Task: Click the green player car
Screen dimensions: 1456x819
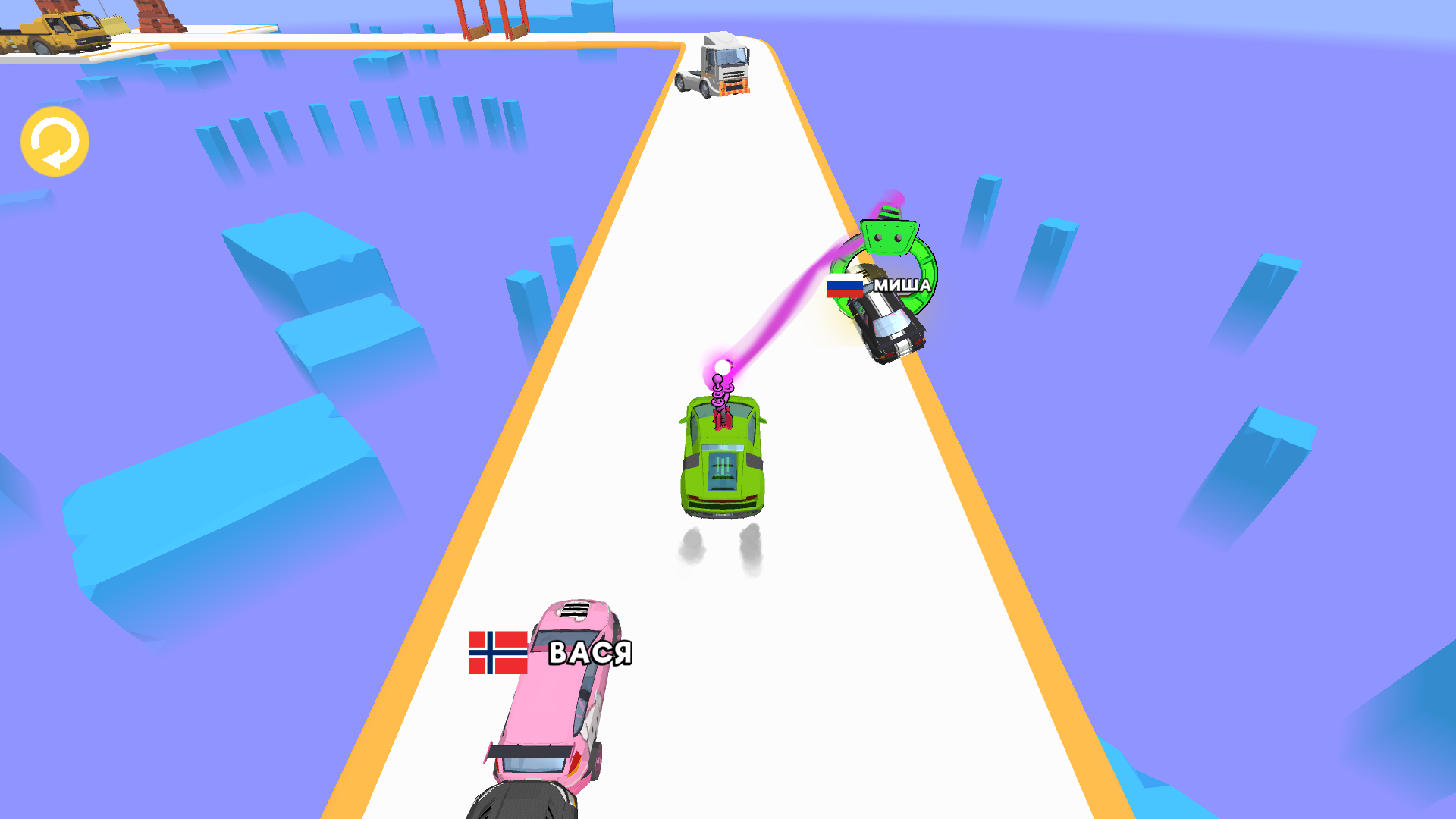Action: coord(720,463)
